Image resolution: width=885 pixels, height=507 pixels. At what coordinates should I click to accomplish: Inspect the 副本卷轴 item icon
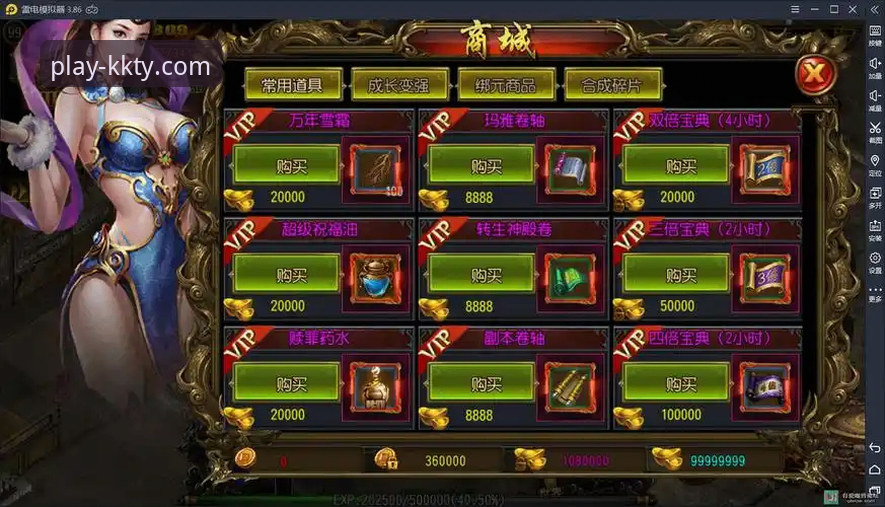570,385
